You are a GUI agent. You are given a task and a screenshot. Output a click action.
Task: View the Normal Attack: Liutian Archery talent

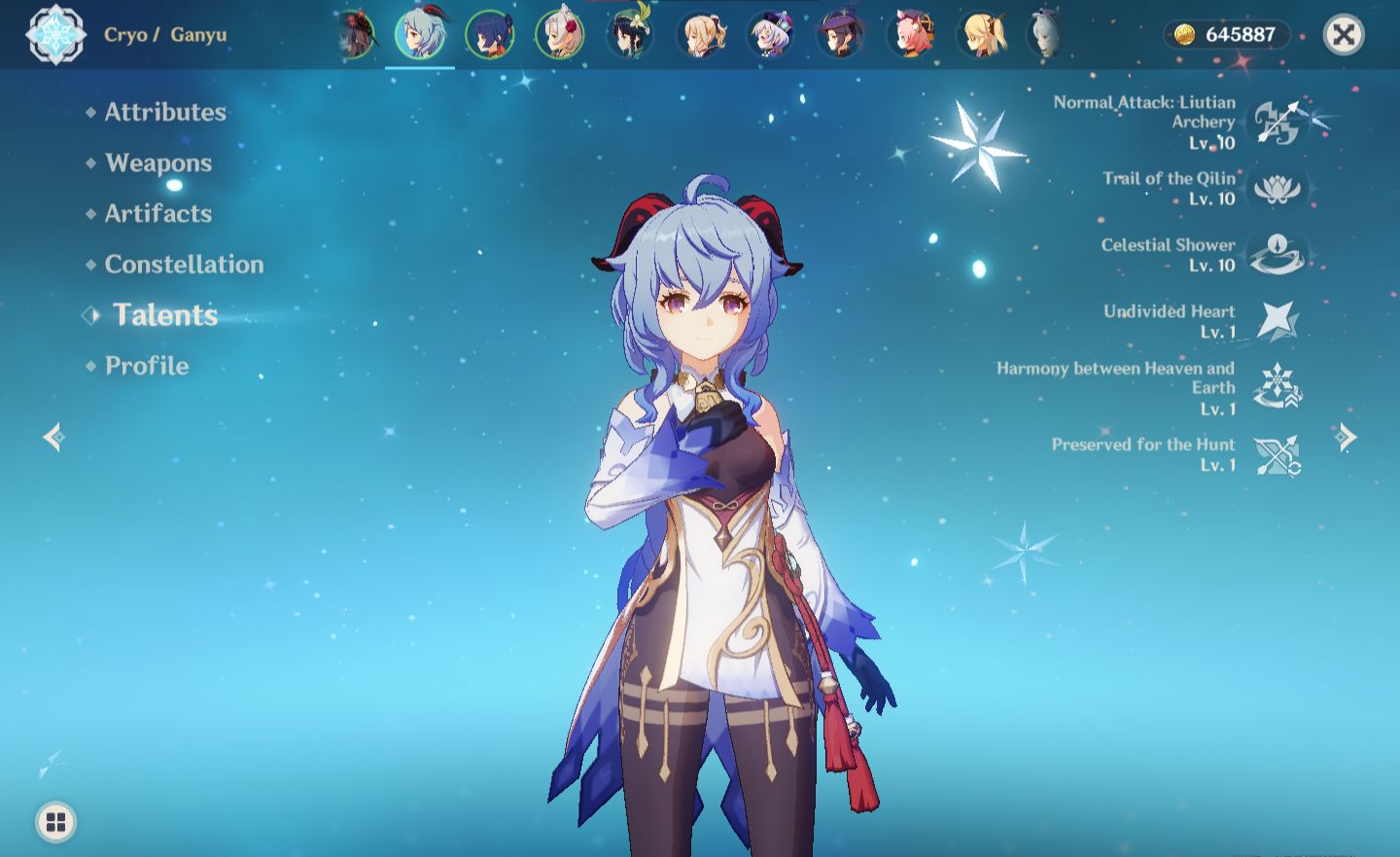click(1277, 123)
